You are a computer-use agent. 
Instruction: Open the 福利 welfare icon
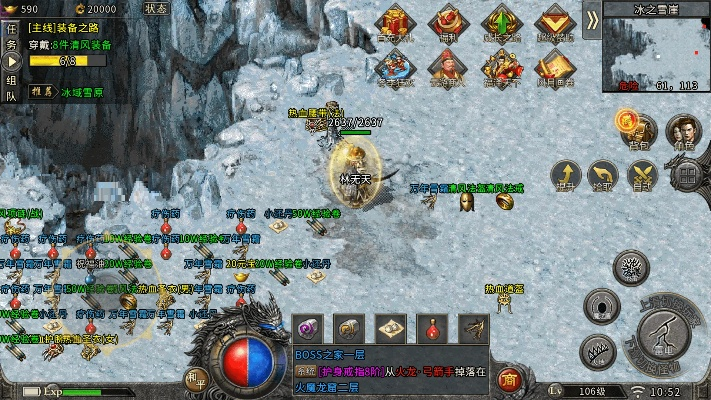447,22
